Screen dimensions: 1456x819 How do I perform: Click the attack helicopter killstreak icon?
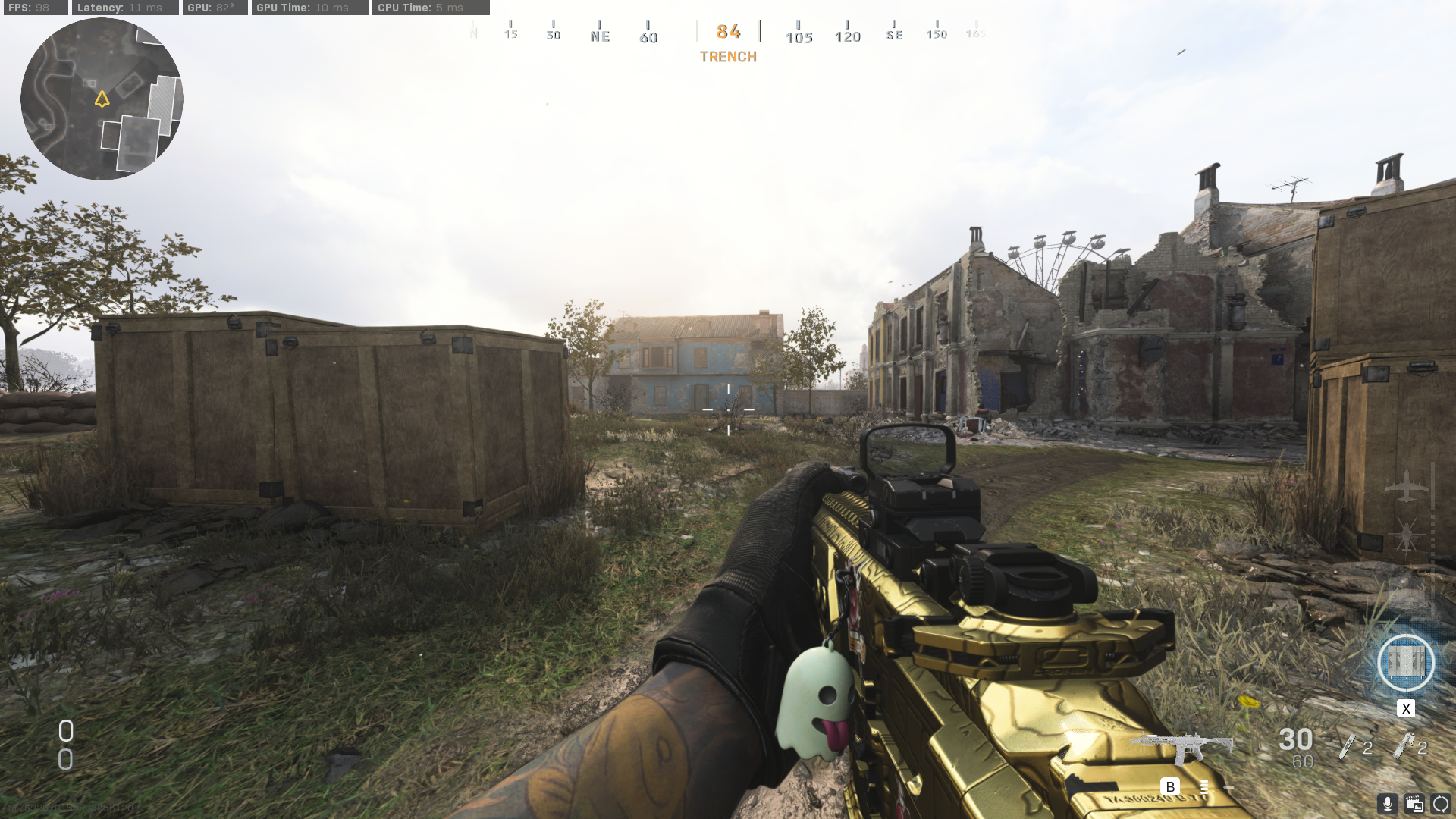(1407, 533)
